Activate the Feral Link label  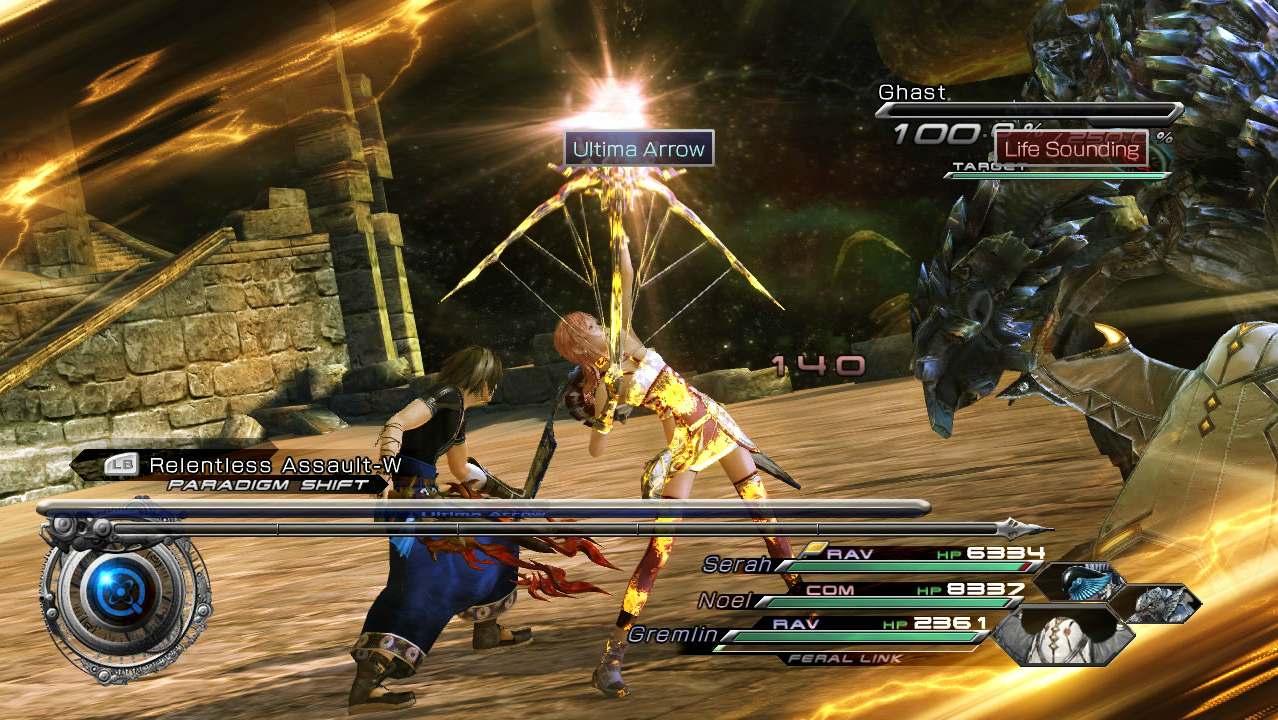pos(846,658)
